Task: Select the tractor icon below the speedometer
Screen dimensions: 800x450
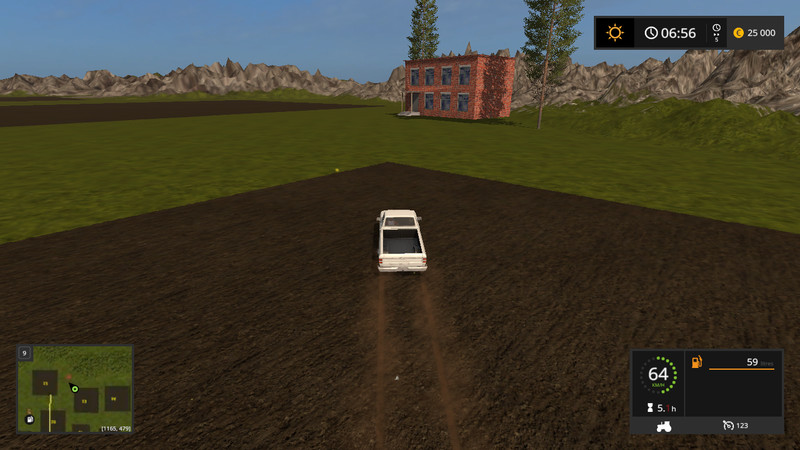Action: [661, 425]
